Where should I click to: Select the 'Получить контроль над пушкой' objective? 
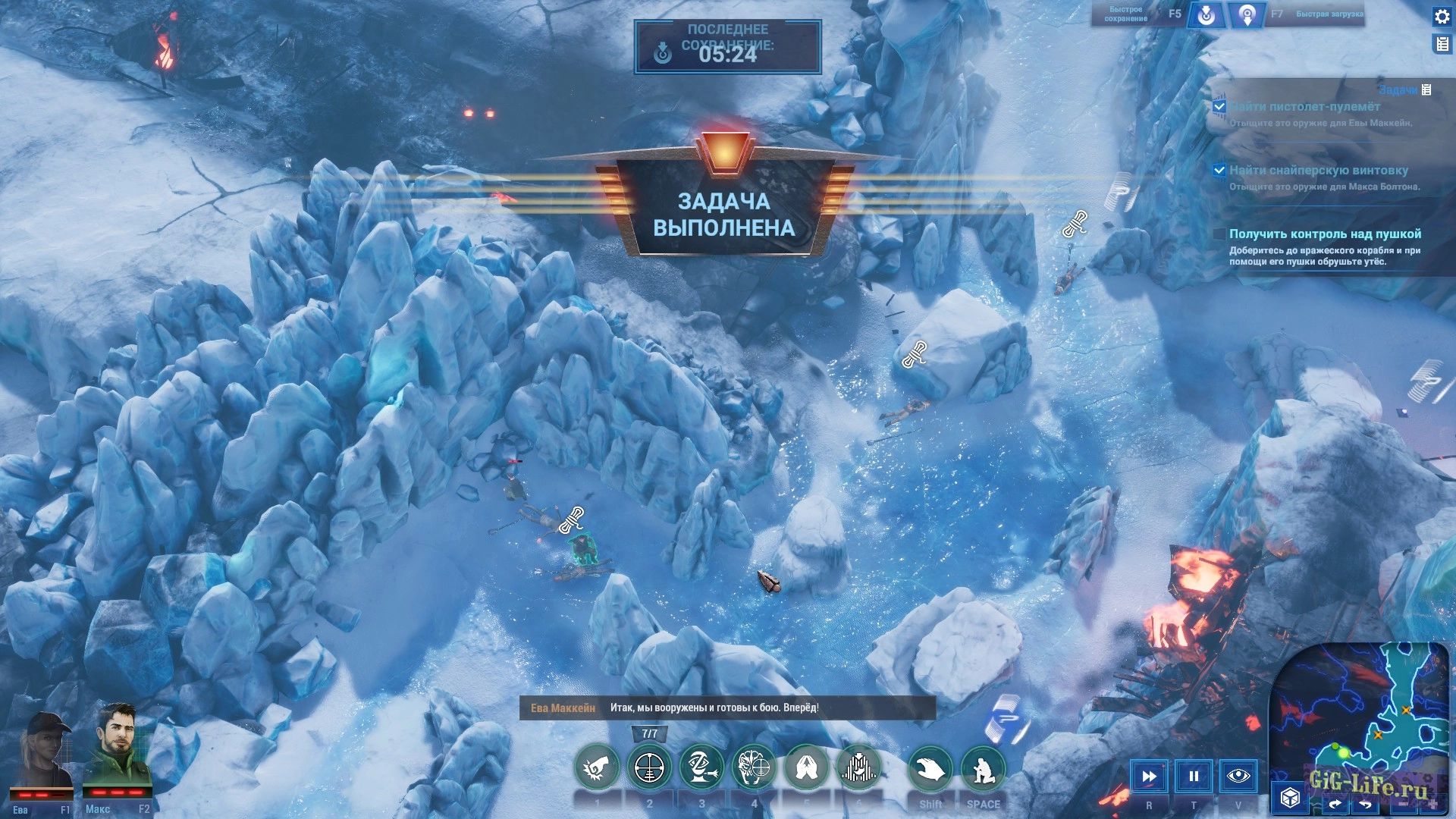click(1325, 234)
